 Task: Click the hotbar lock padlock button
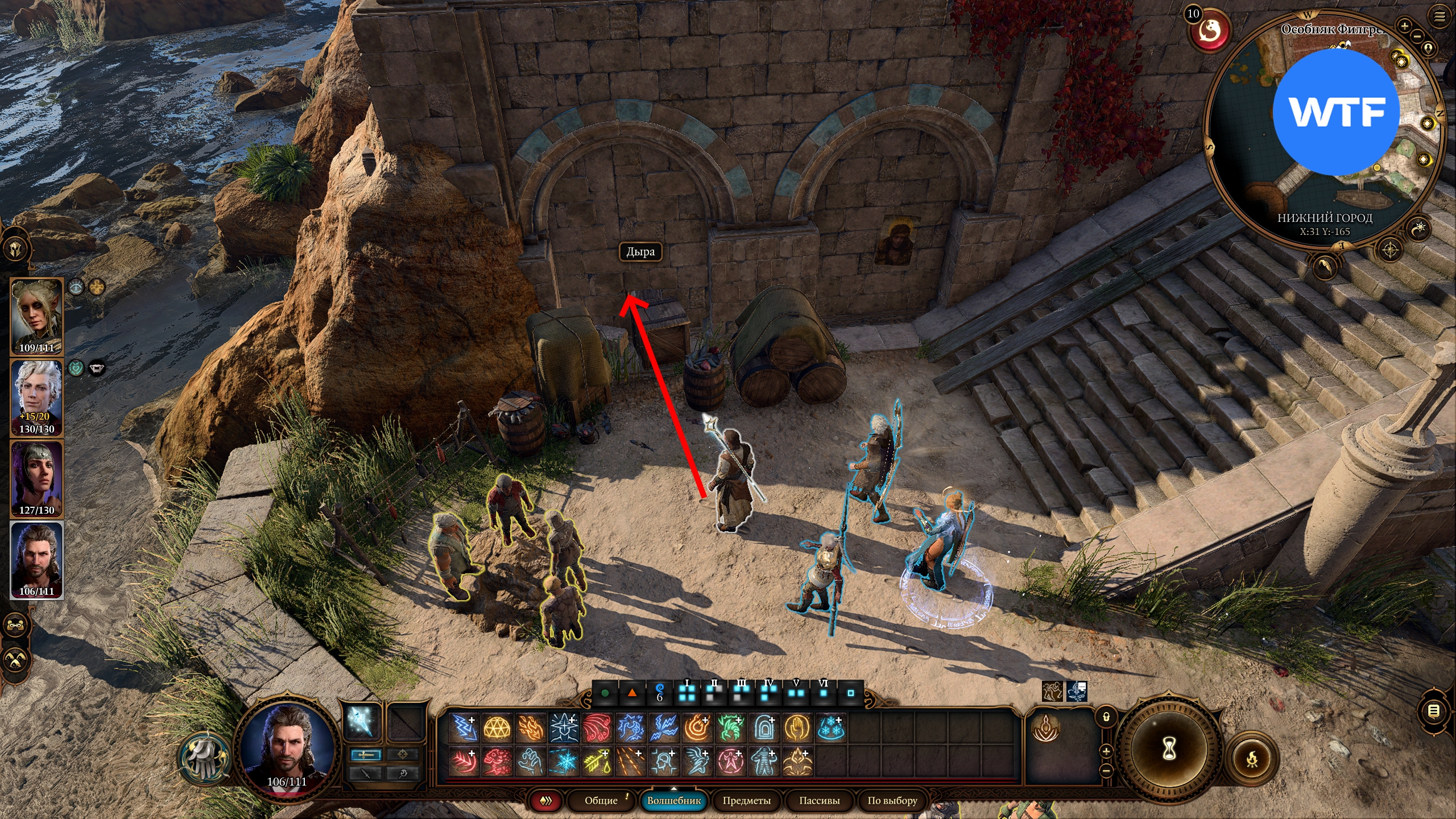[x=1106, y=717]
